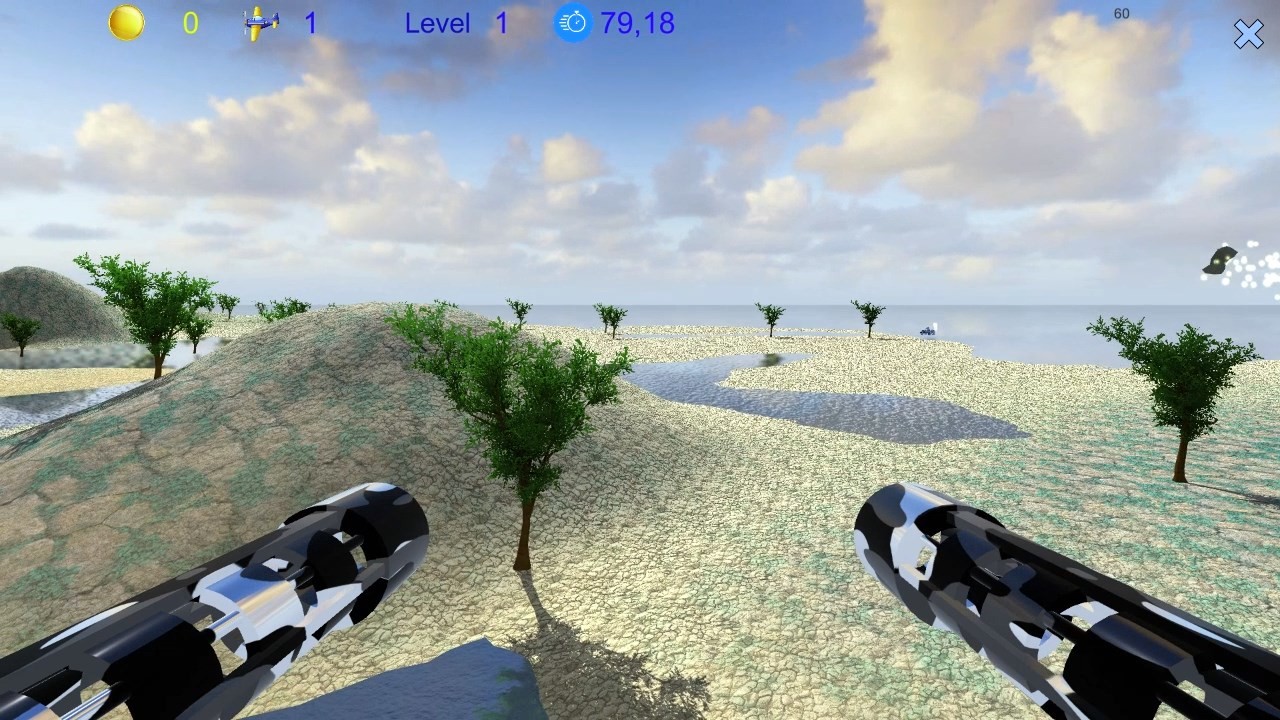Viewport: 1280px width, 720px height.
Task: Click the blue stopwatch timer icon
Action: coord(573,22)
